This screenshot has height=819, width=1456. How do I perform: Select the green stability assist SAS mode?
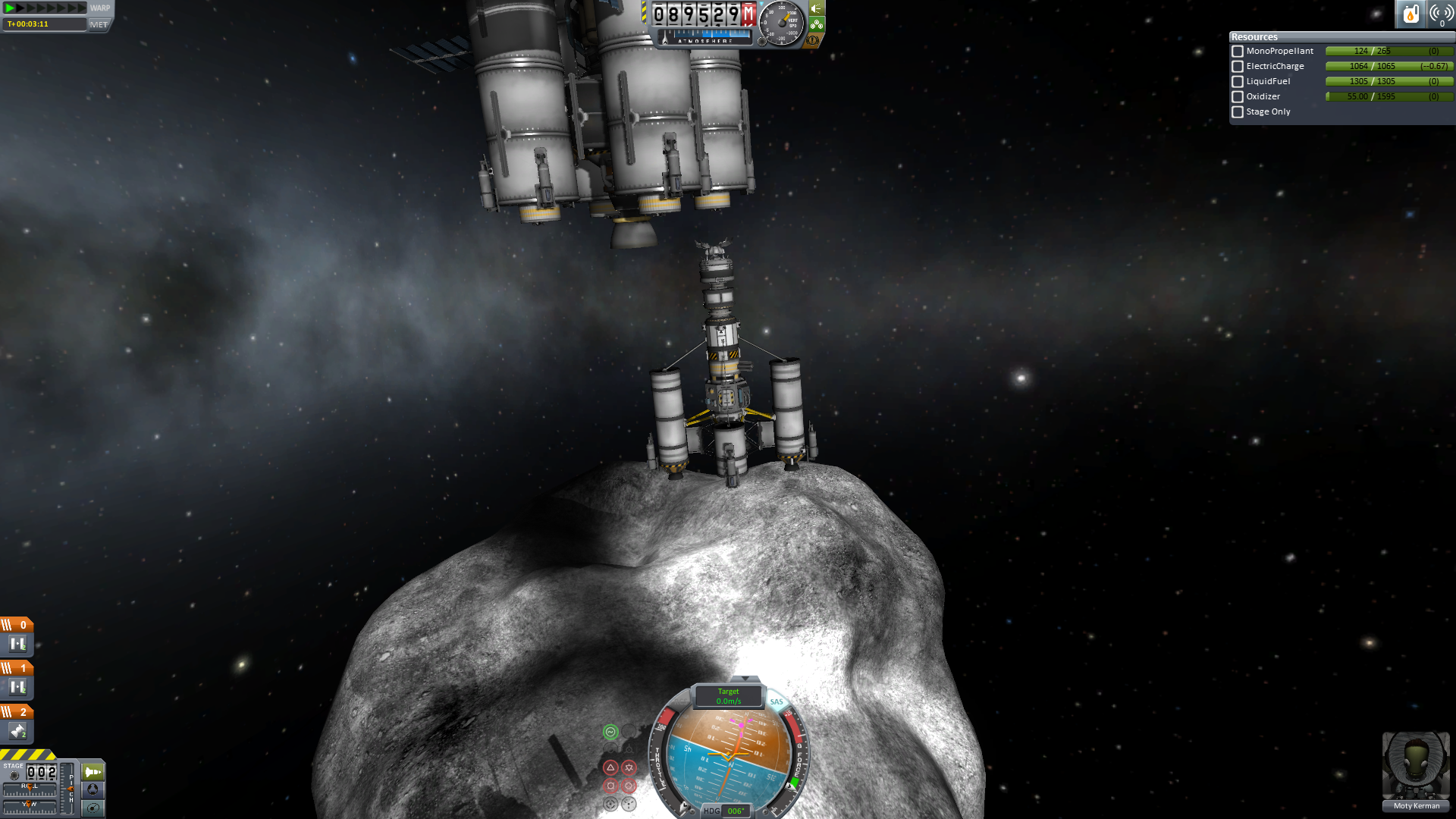point(610,732)
